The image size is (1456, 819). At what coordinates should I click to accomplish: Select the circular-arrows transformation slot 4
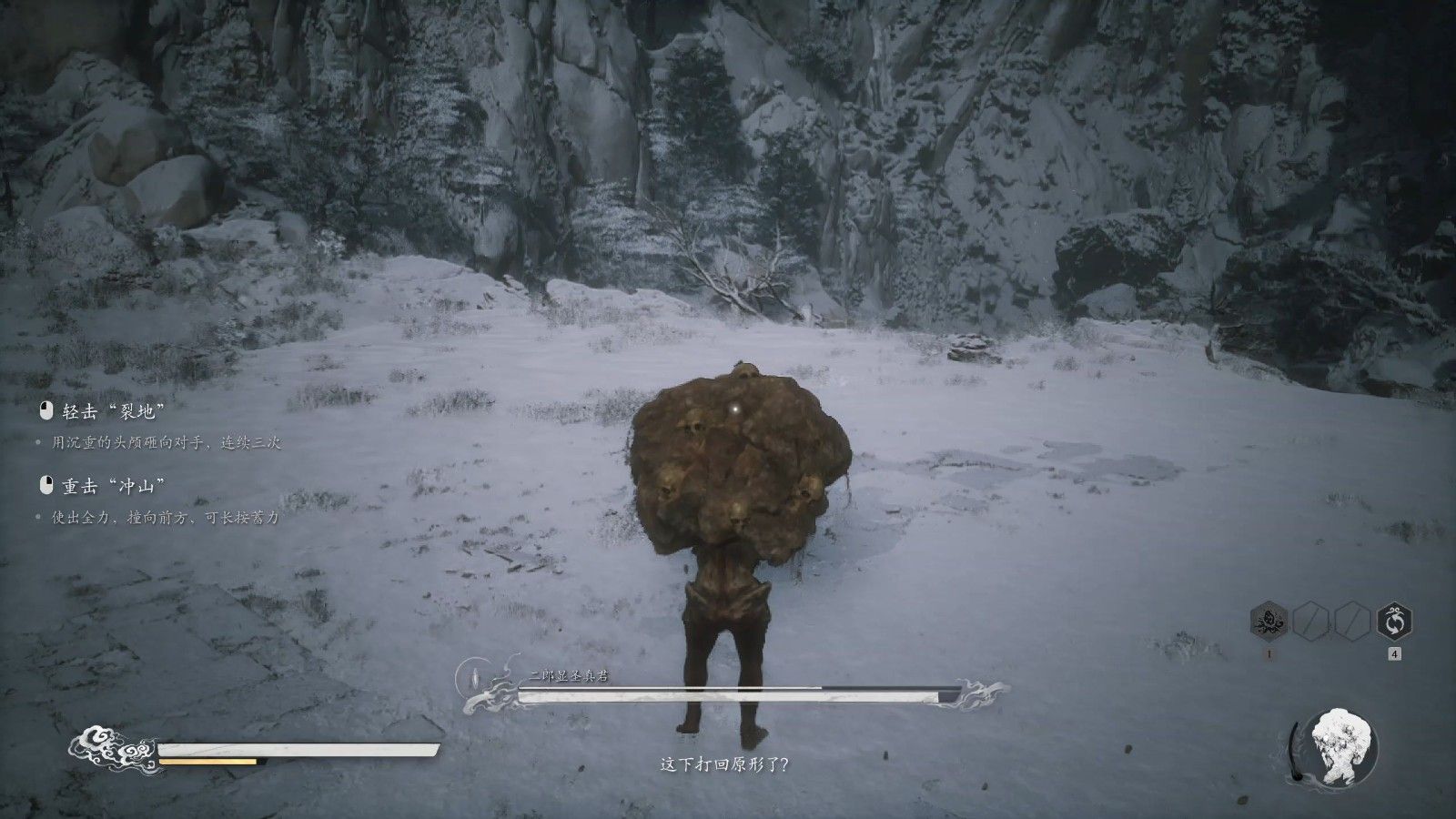[x=1393, y=622]
